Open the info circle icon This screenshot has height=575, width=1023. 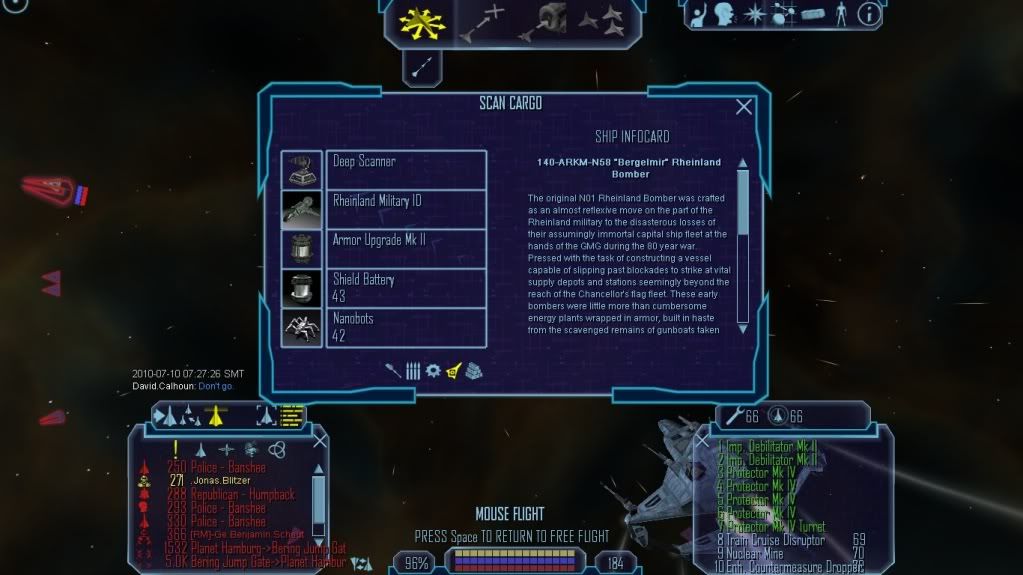pyautogui.click(x=869, y=14)
